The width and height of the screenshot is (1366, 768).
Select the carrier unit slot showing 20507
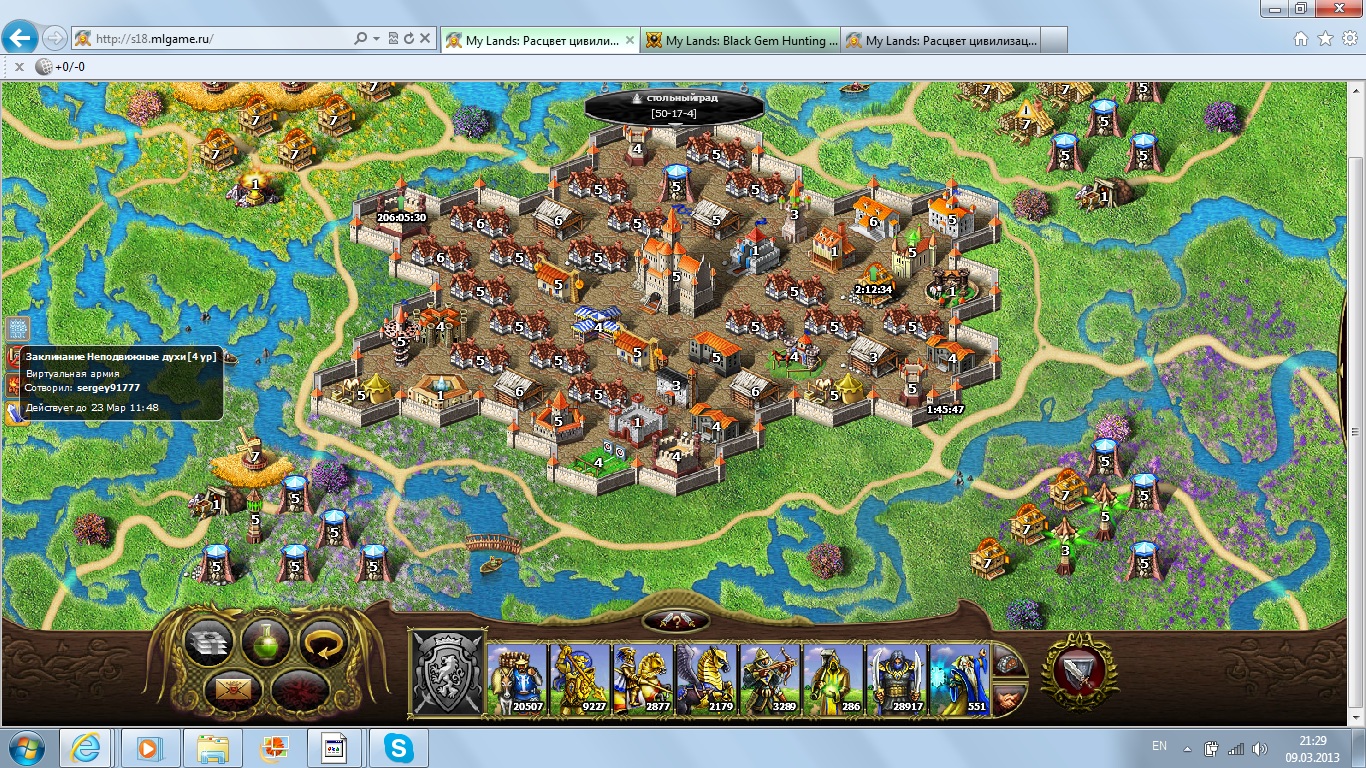518,680
